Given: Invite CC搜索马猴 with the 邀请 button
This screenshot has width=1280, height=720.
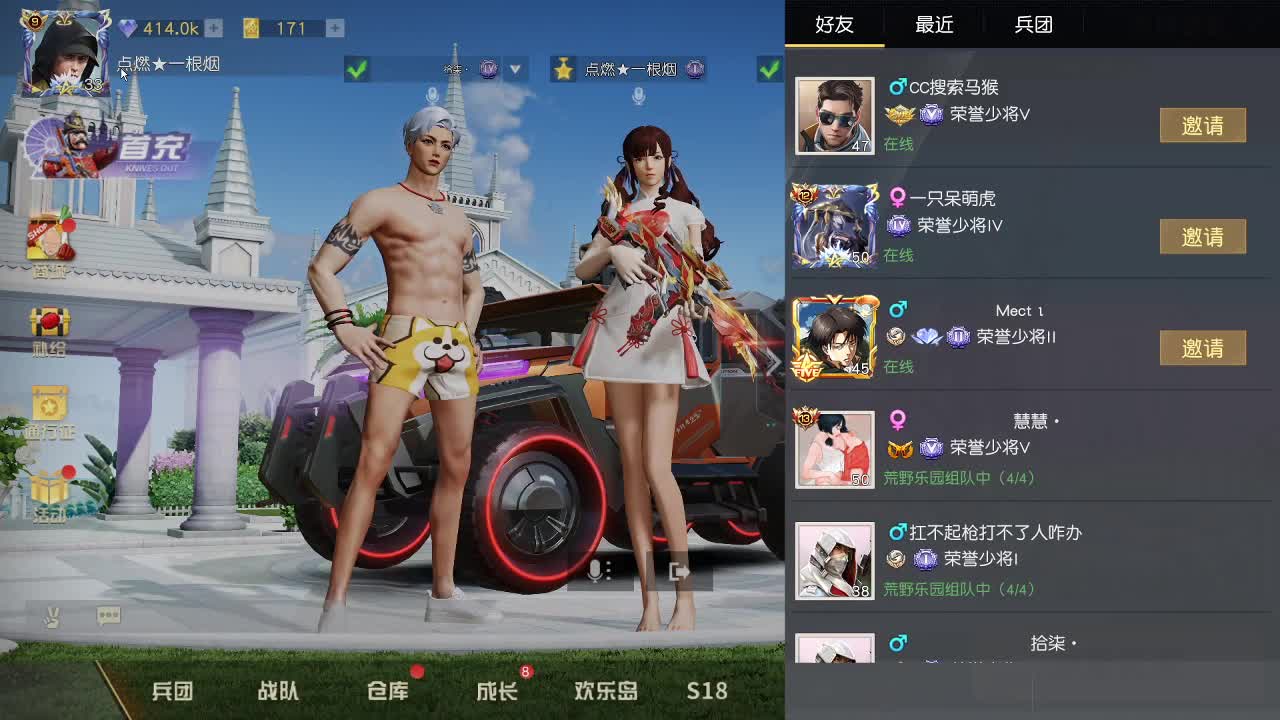Looking at the screenshot, I should click(x=1203, y=125).
